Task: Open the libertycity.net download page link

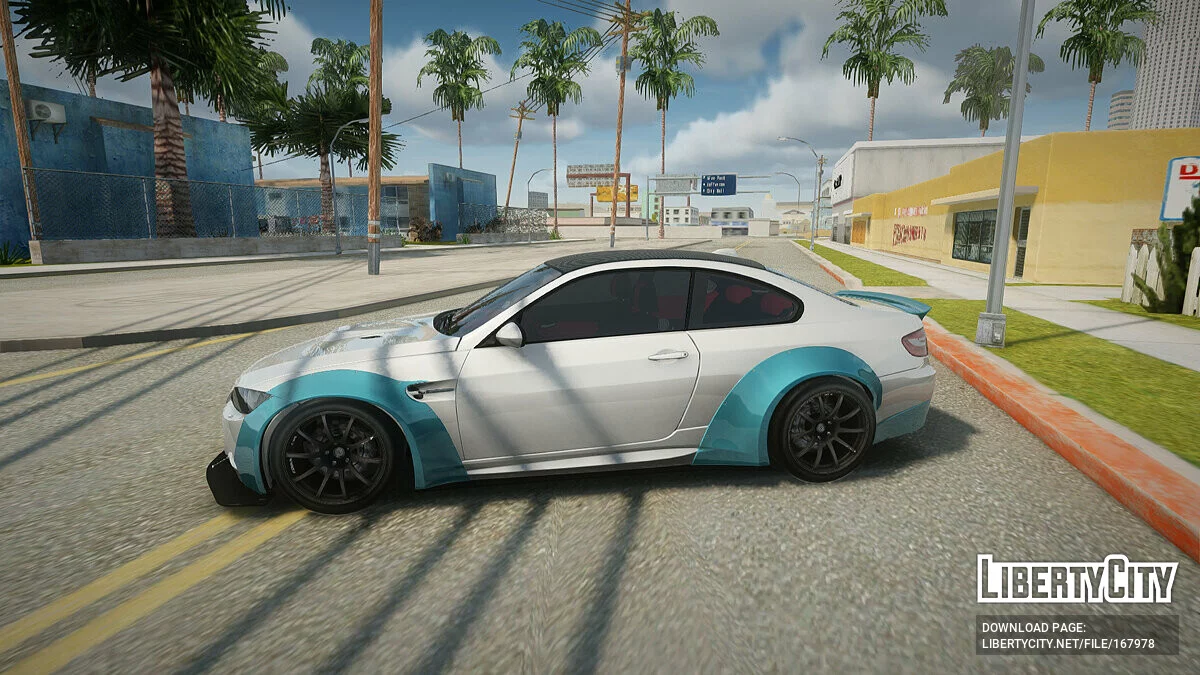Action: click(x=1068, y=645)
